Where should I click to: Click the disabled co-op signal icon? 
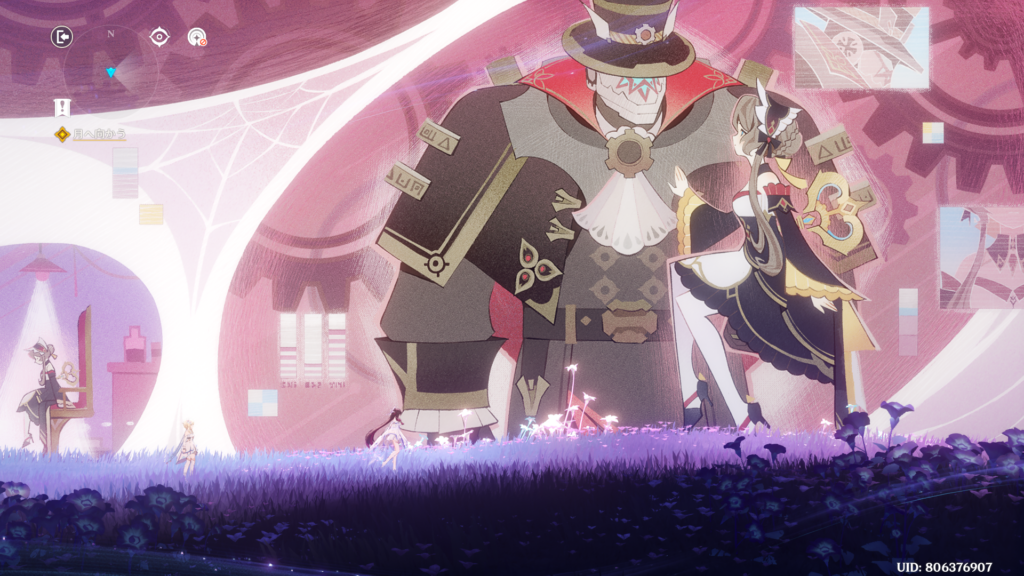[x=197, y=37]
